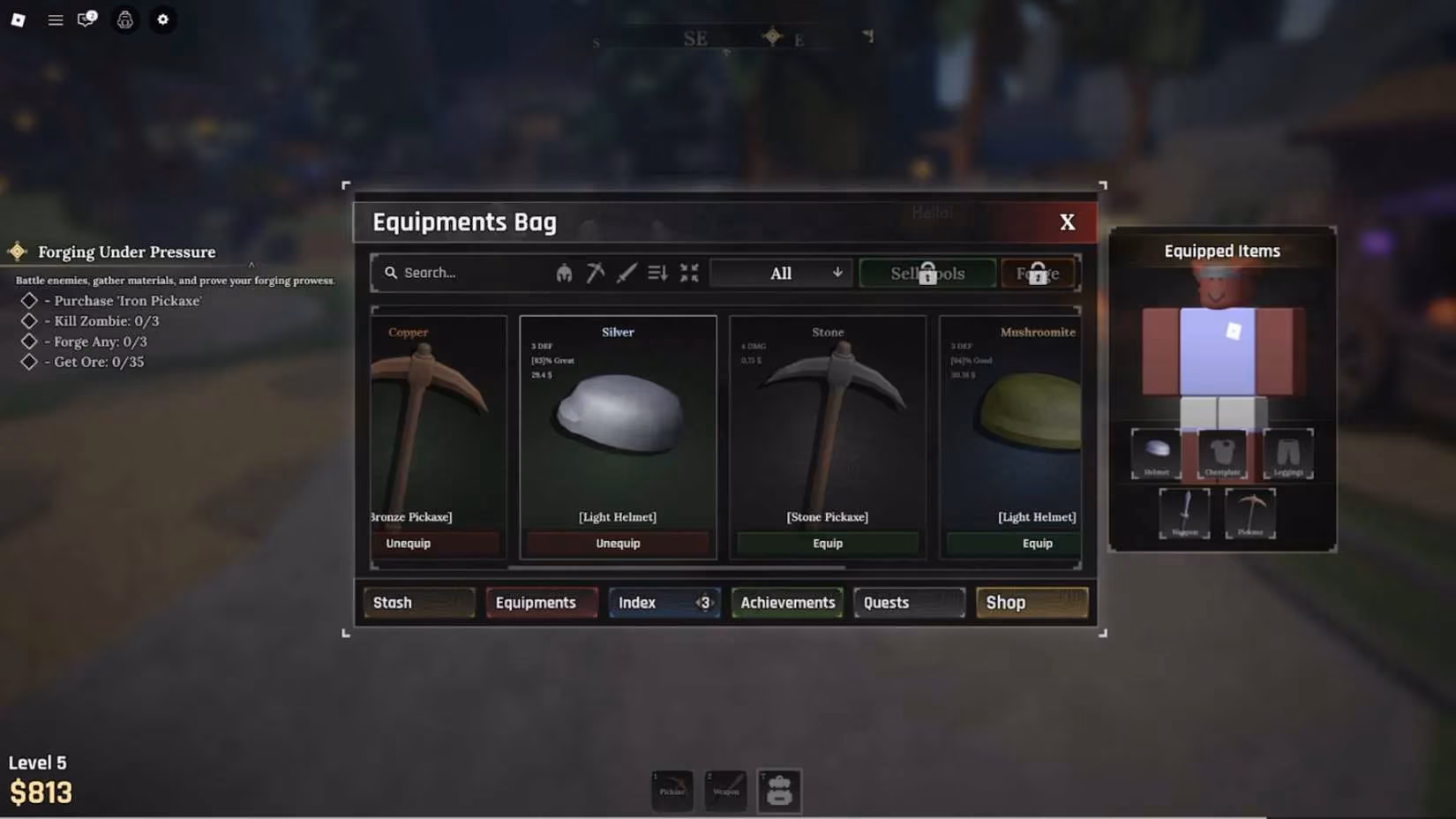Switch to the Achievements tab
The image size is (1456, 819).
pyautogui.click(x=786, y=602)
